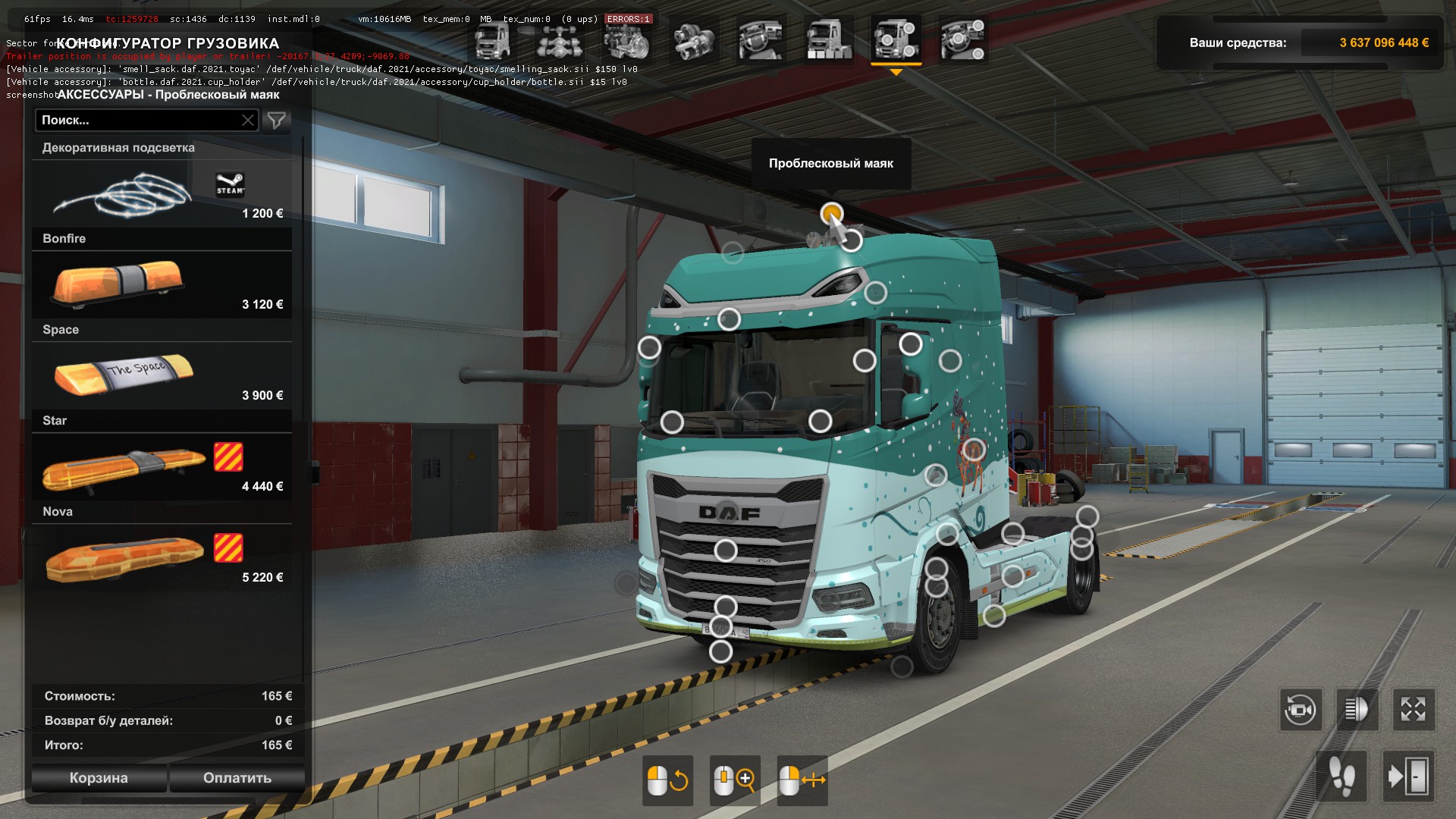Toggle the truck headlights
This screenshot has width=1456, height=819.
[x=1357, y=711]
